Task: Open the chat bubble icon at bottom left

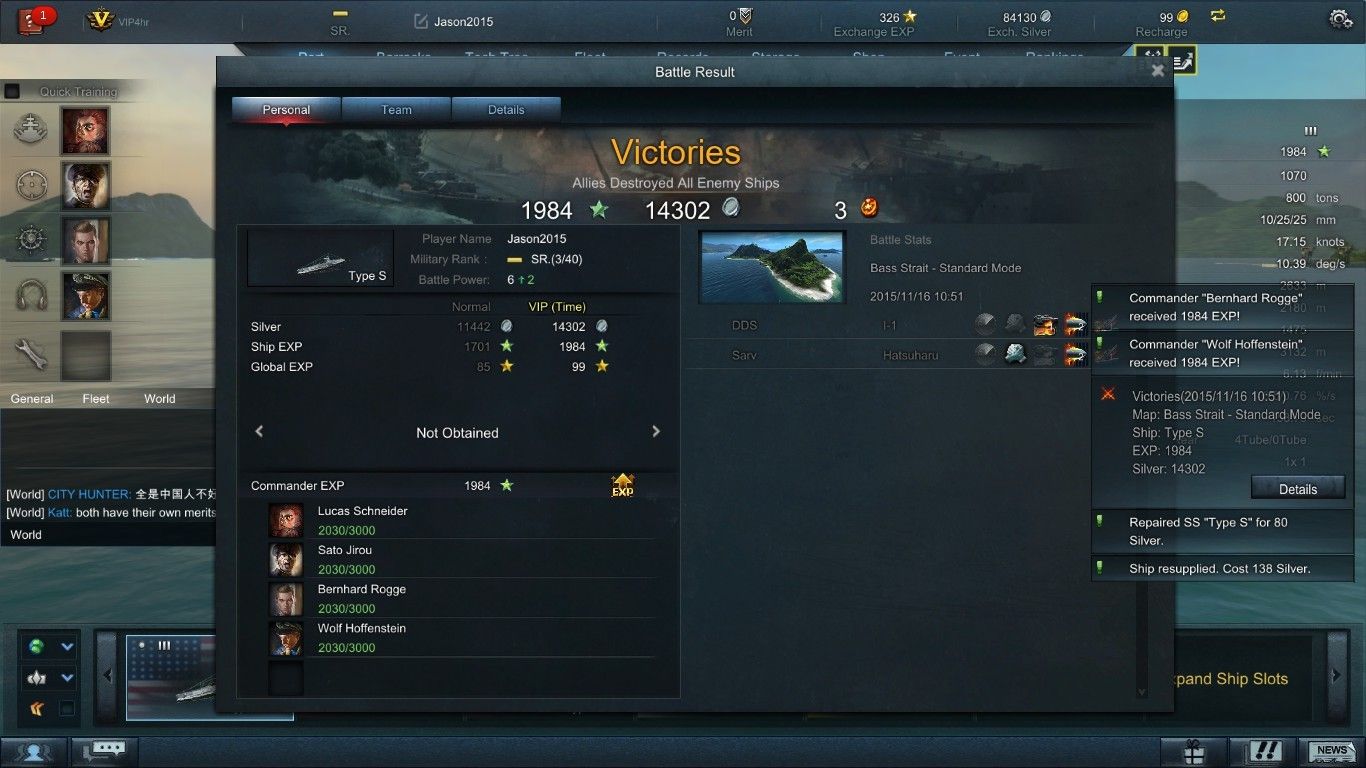Action: point(107,750)
